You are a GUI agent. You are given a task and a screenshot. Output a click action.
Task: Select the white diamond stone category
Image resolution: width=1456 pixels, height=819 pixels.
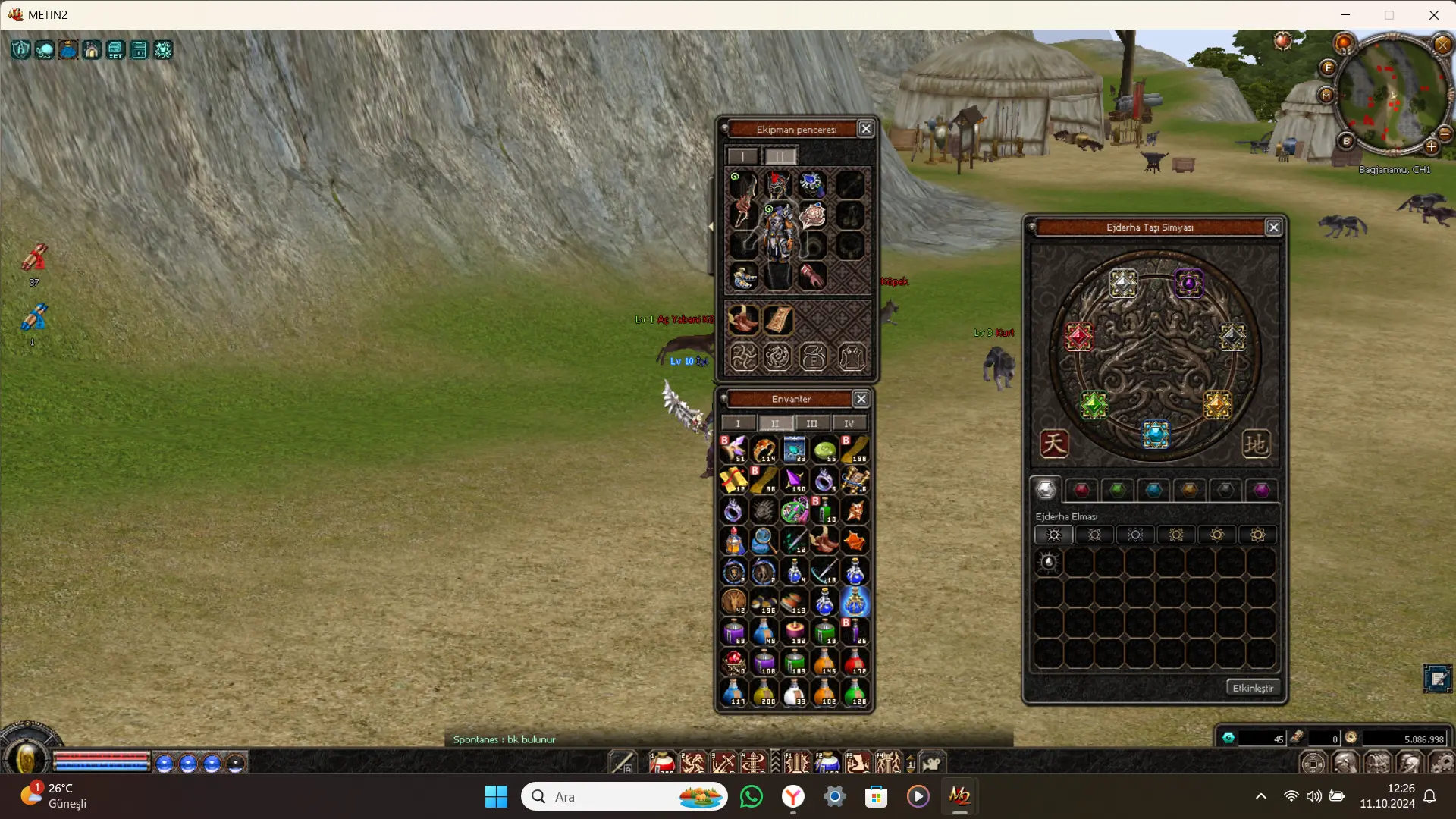1046,490
